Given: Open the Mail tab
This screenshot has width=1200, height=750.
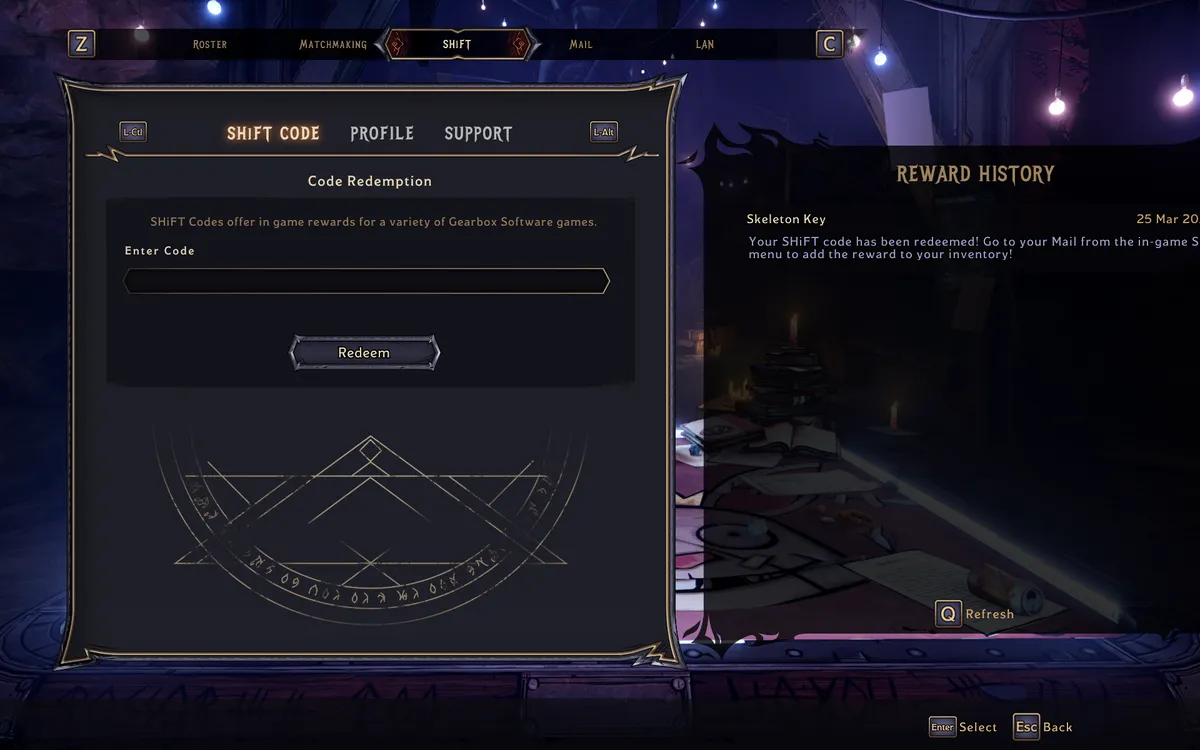Looking at the screenshot, I should [x=581, y=45].
